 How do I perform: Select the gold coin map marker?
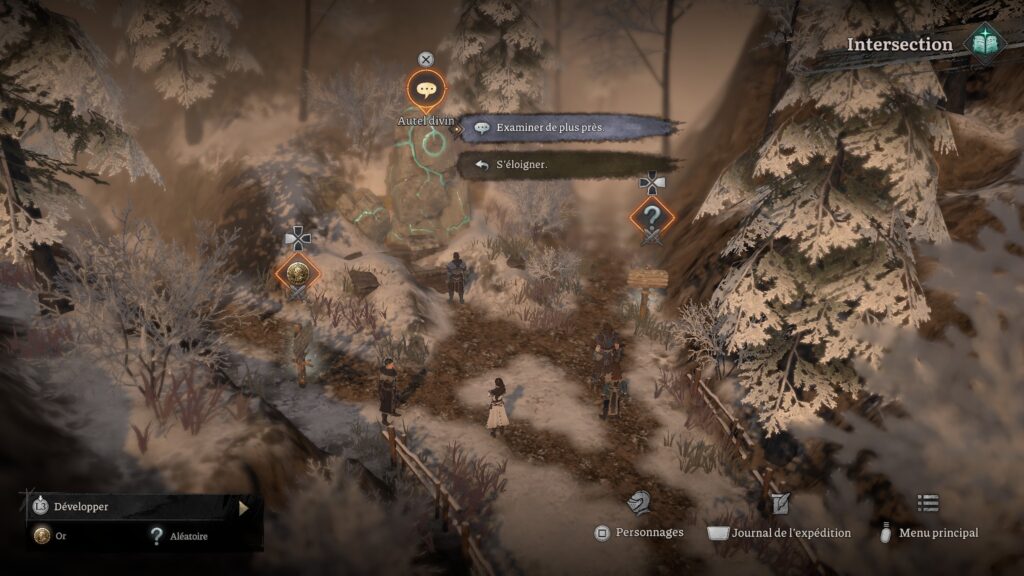click(x=297, y=271)
